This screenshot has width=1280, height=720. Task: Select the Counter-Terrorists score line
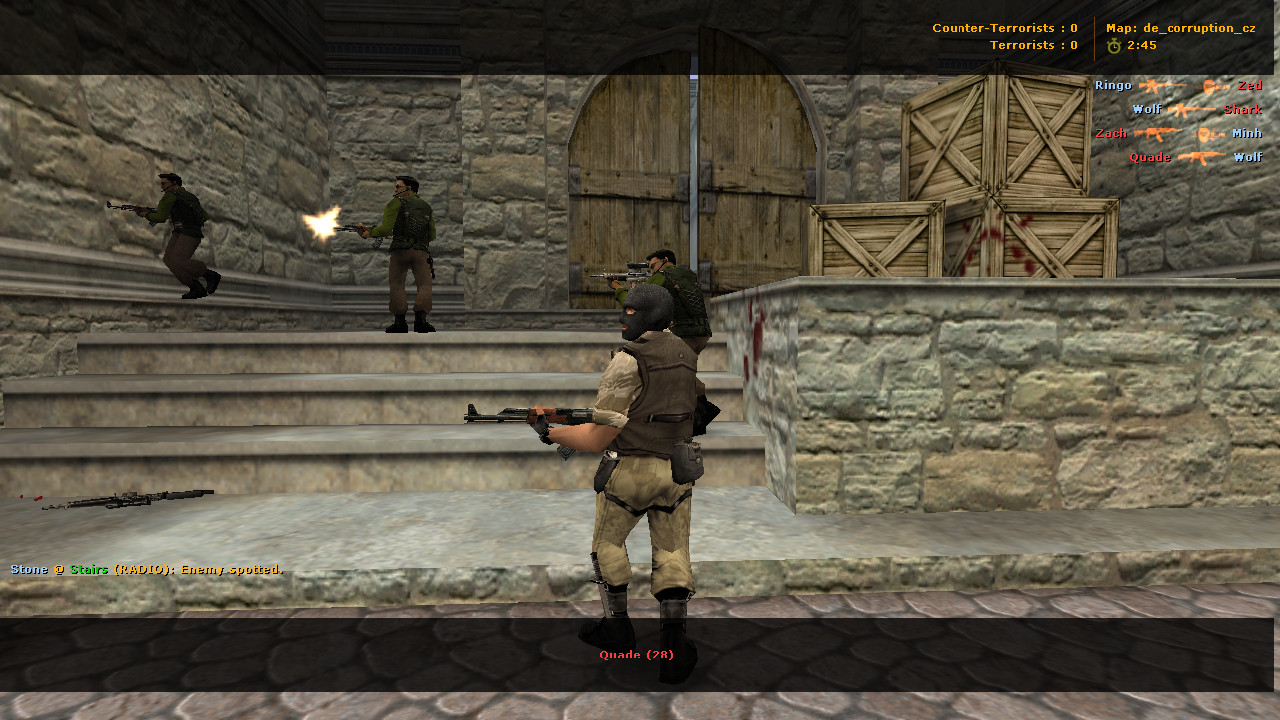pos(1005,28)
